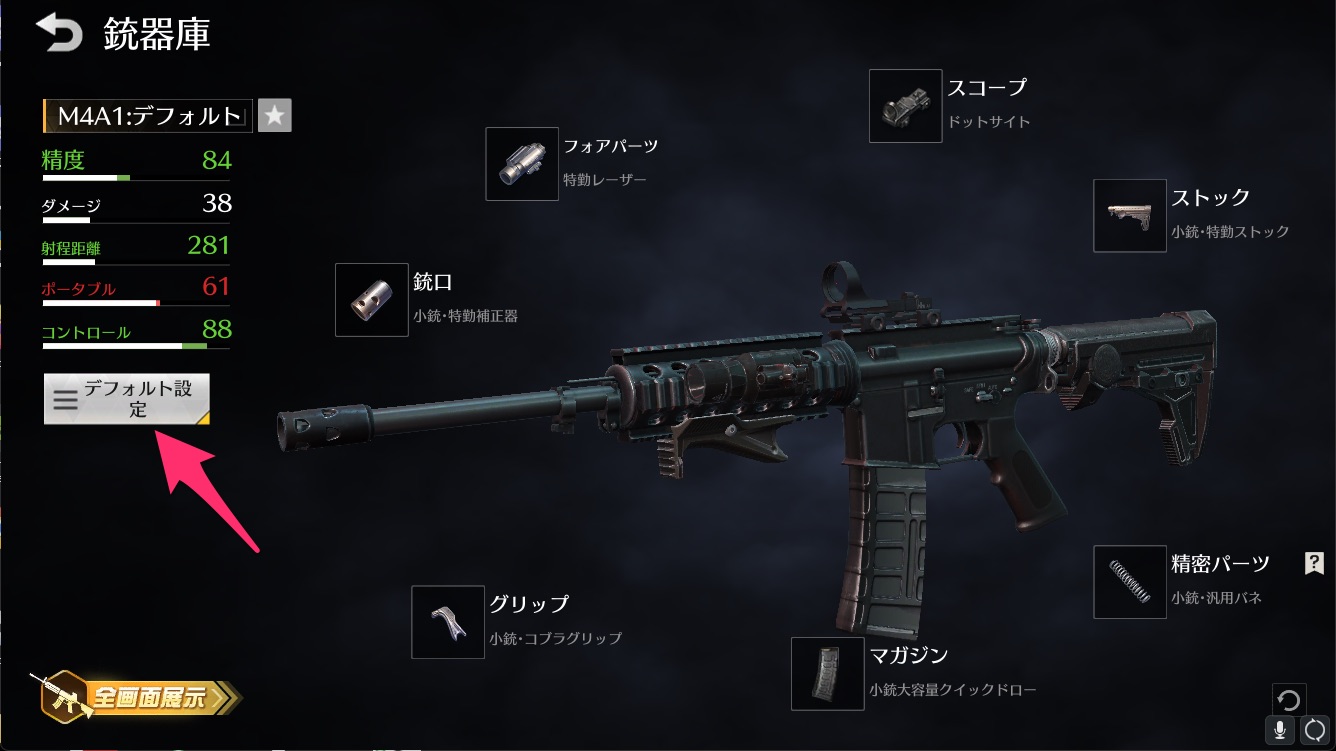Select the 精密パーツ spring part icon
The height and width of the screenshot is (751, 1336).
1129,582
